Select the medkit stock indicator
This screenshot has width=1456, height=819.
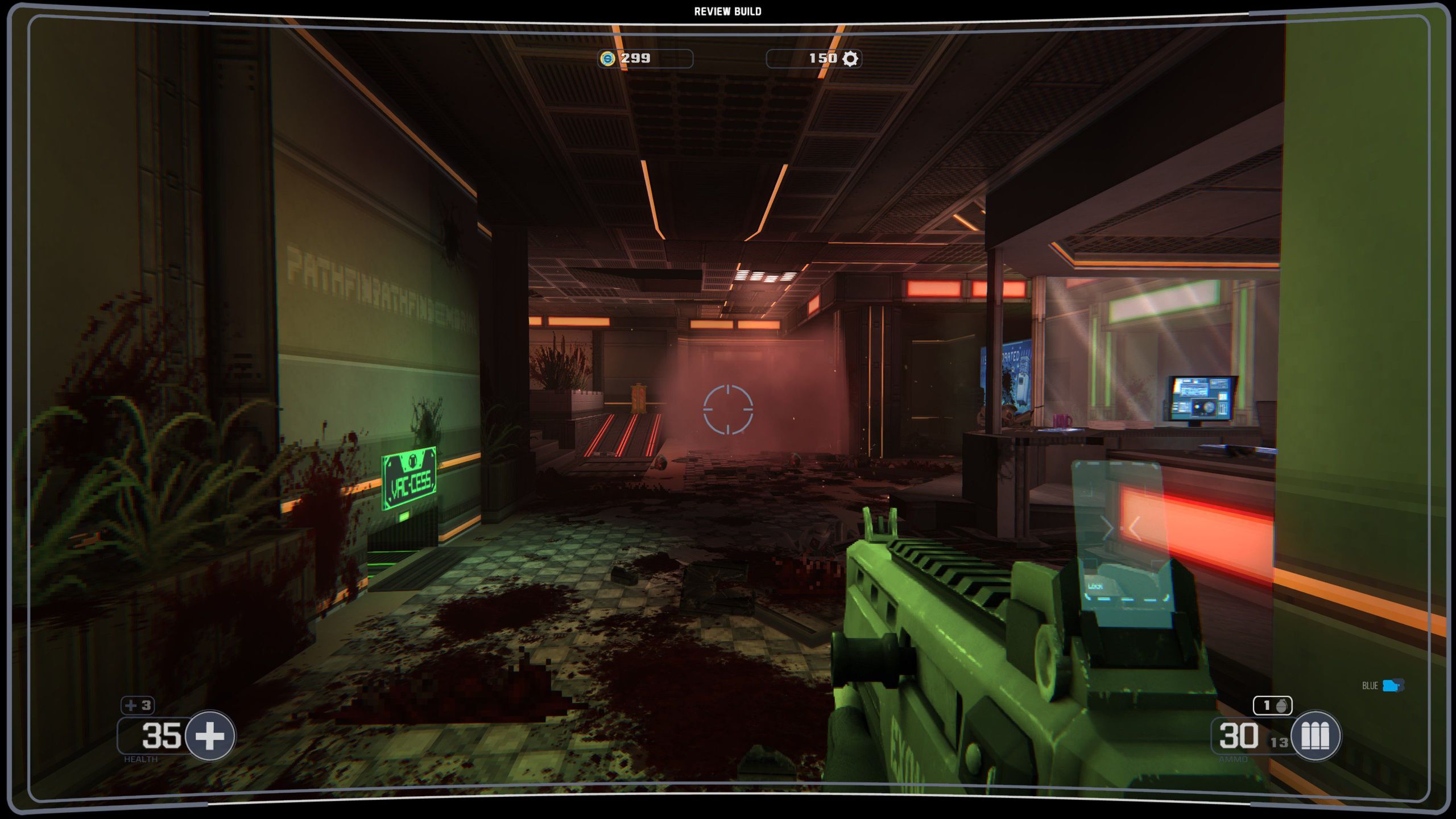[x=138, y=706]
